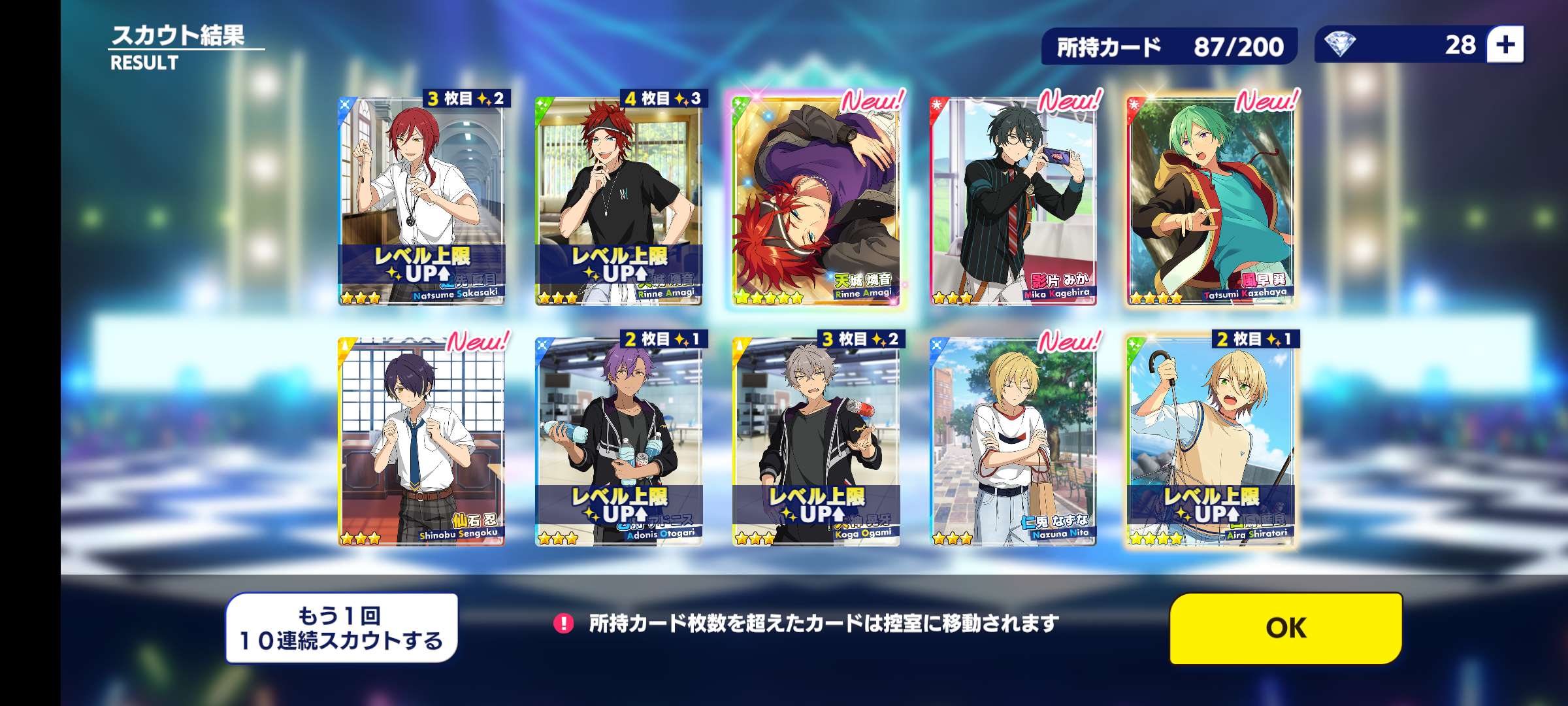View the new five-star Rinne Amagi card
The height and width of the screenshot is (706, 1568).
click(816, 201)
